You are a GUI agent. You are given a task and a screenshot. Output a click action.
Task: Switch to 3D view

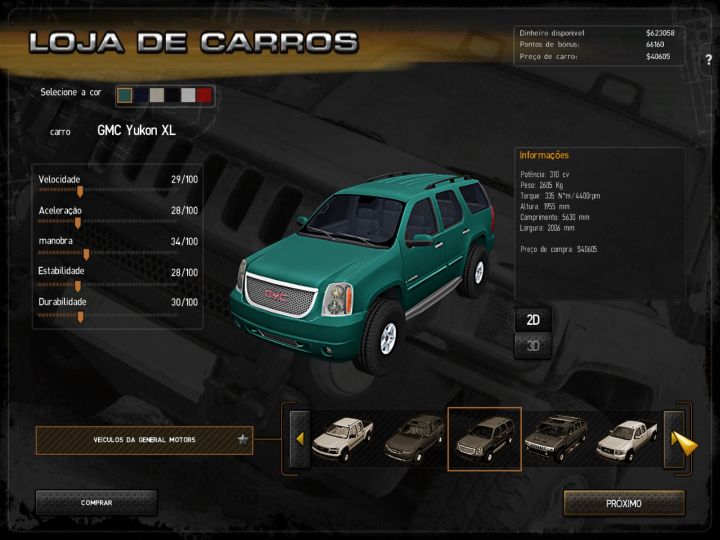click(x=534, y=347)
